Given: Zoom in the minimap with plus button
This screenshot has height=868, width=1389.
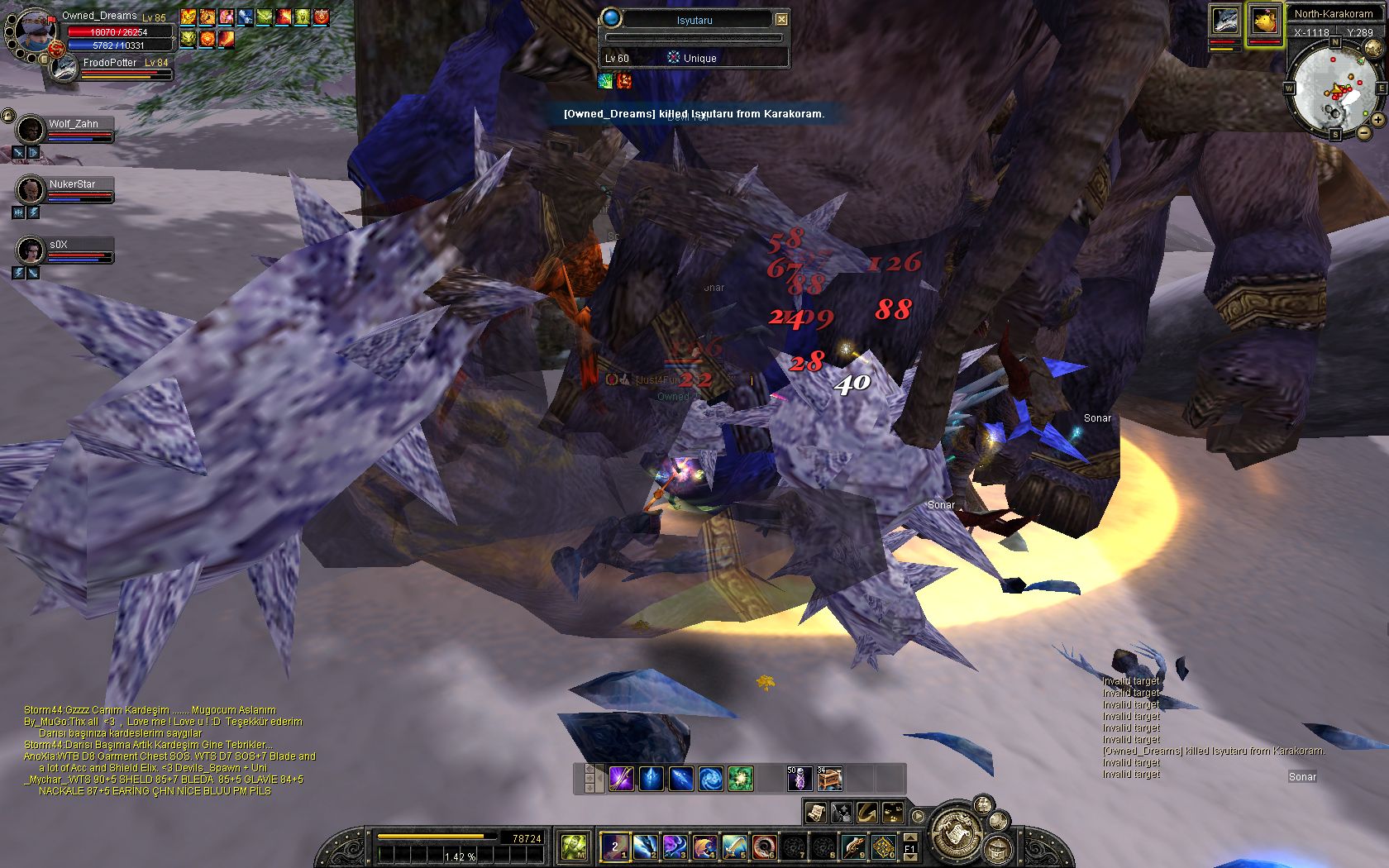Looking at the screenshot, I should [x=1378, y=120].
